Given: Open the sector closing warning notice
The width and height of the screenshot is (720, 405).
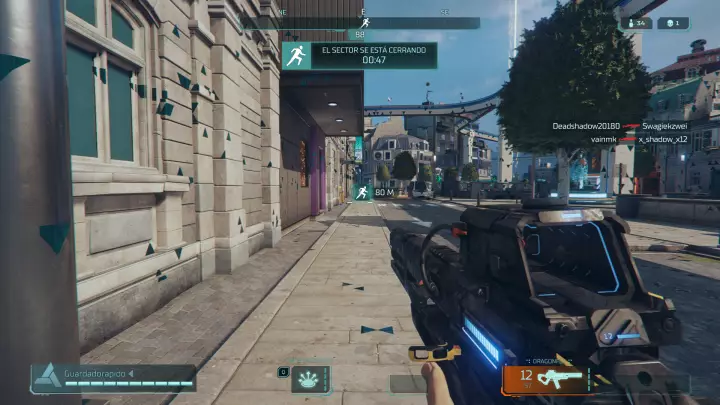Looking at the screenshot, I should tap(359, 54).
